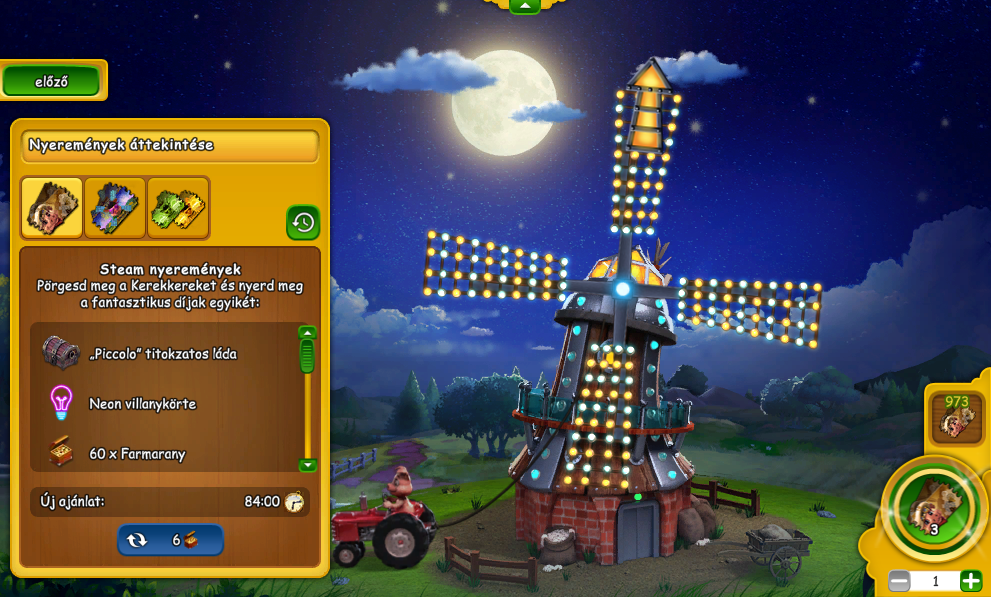This screenshot has height=597, width=991.
Task: Spin the wheel using the round ticket button
Action: click(934, 509)
